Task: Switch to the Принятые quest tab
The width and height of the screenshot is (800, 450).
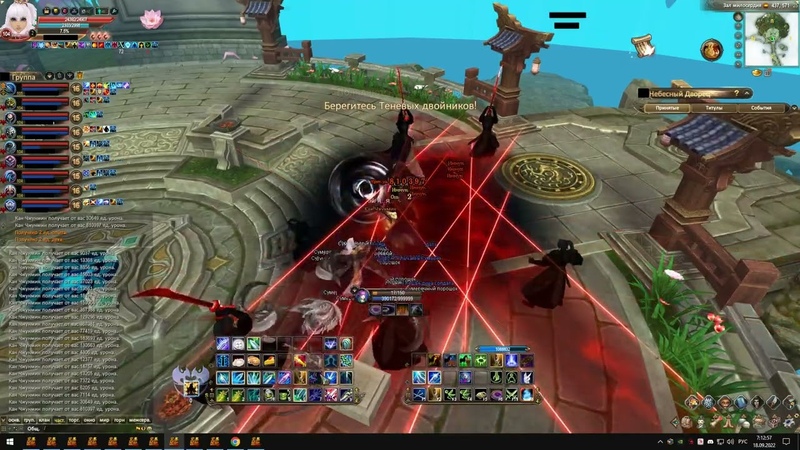Action: click(667, 107)
